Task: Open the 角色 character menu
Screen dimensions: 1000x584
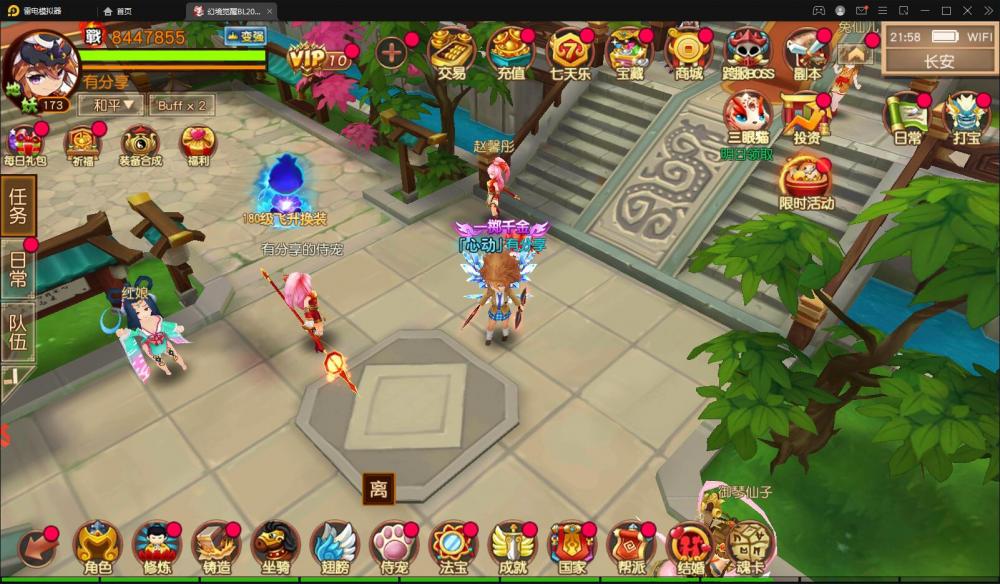Action: (98, 548)
